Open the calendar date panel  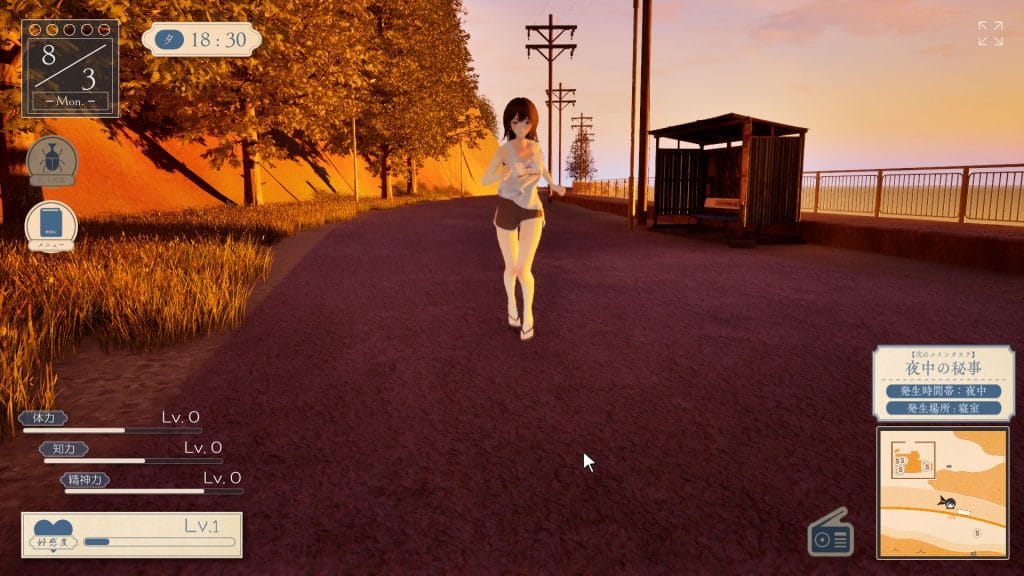(x=70, y=68)
